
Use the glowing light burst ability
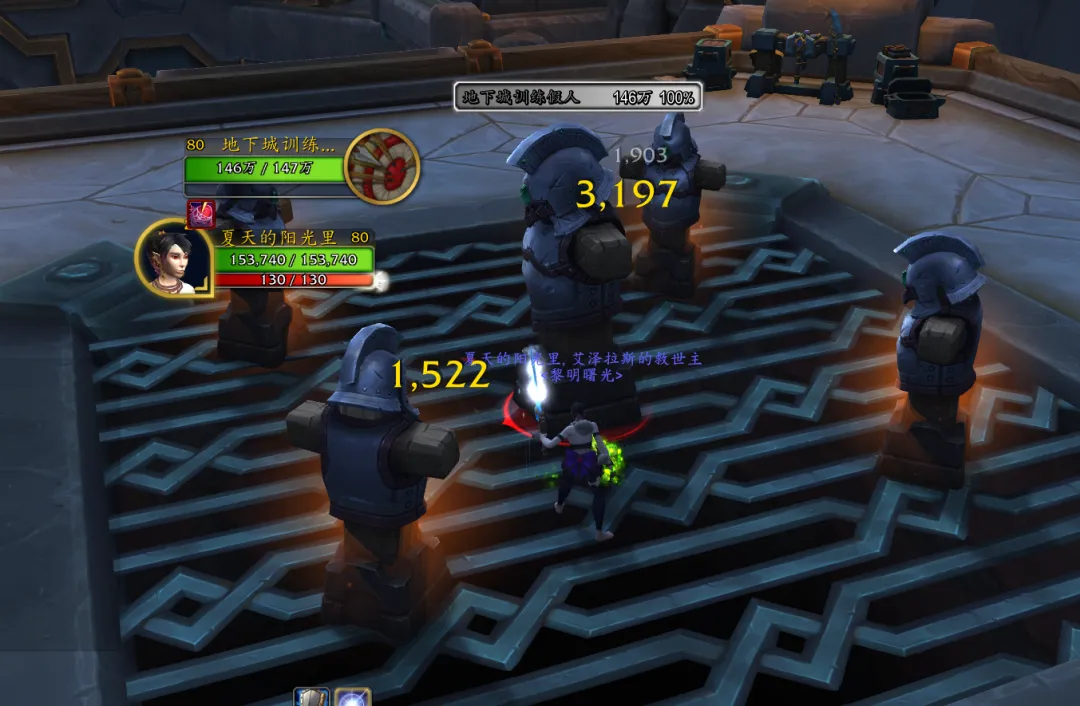tap(353, 698)
